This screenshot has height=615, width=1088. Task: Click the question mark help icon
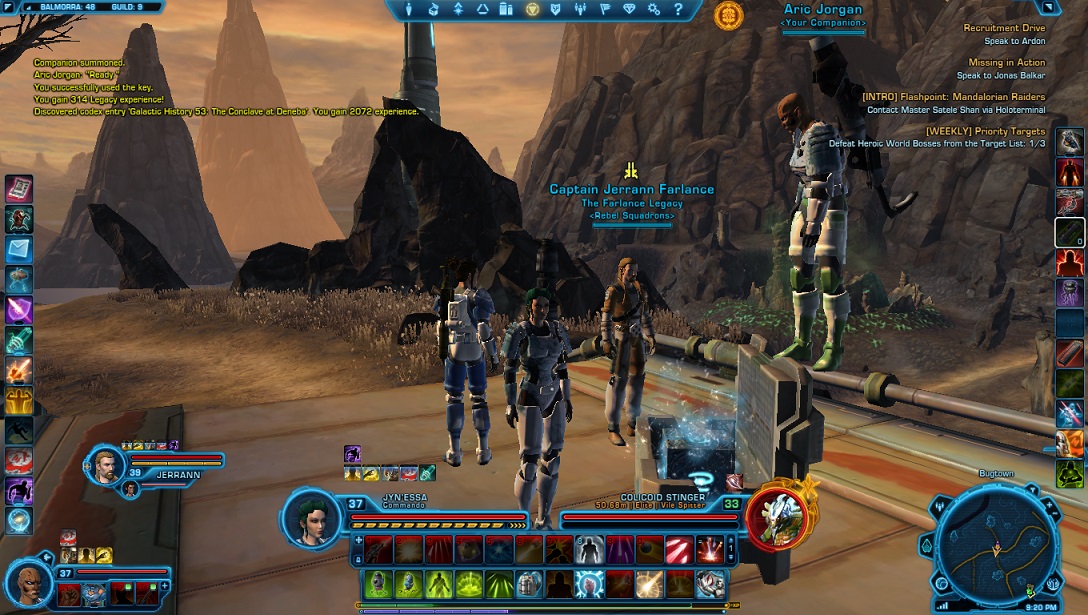click(x=678, y=9)
